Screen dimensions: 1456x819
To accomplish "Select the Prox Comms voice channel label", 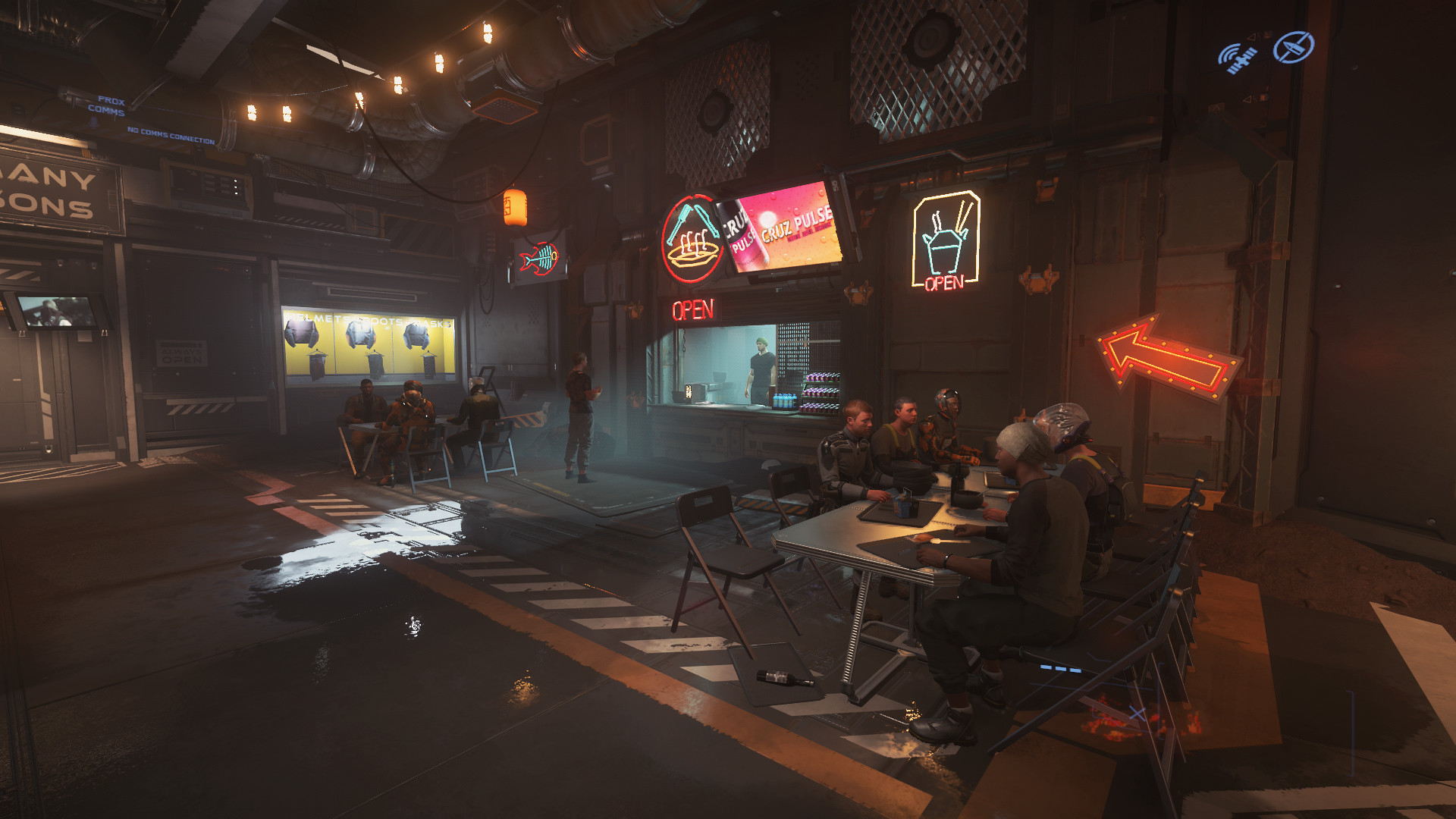I will tap(108, 105).
